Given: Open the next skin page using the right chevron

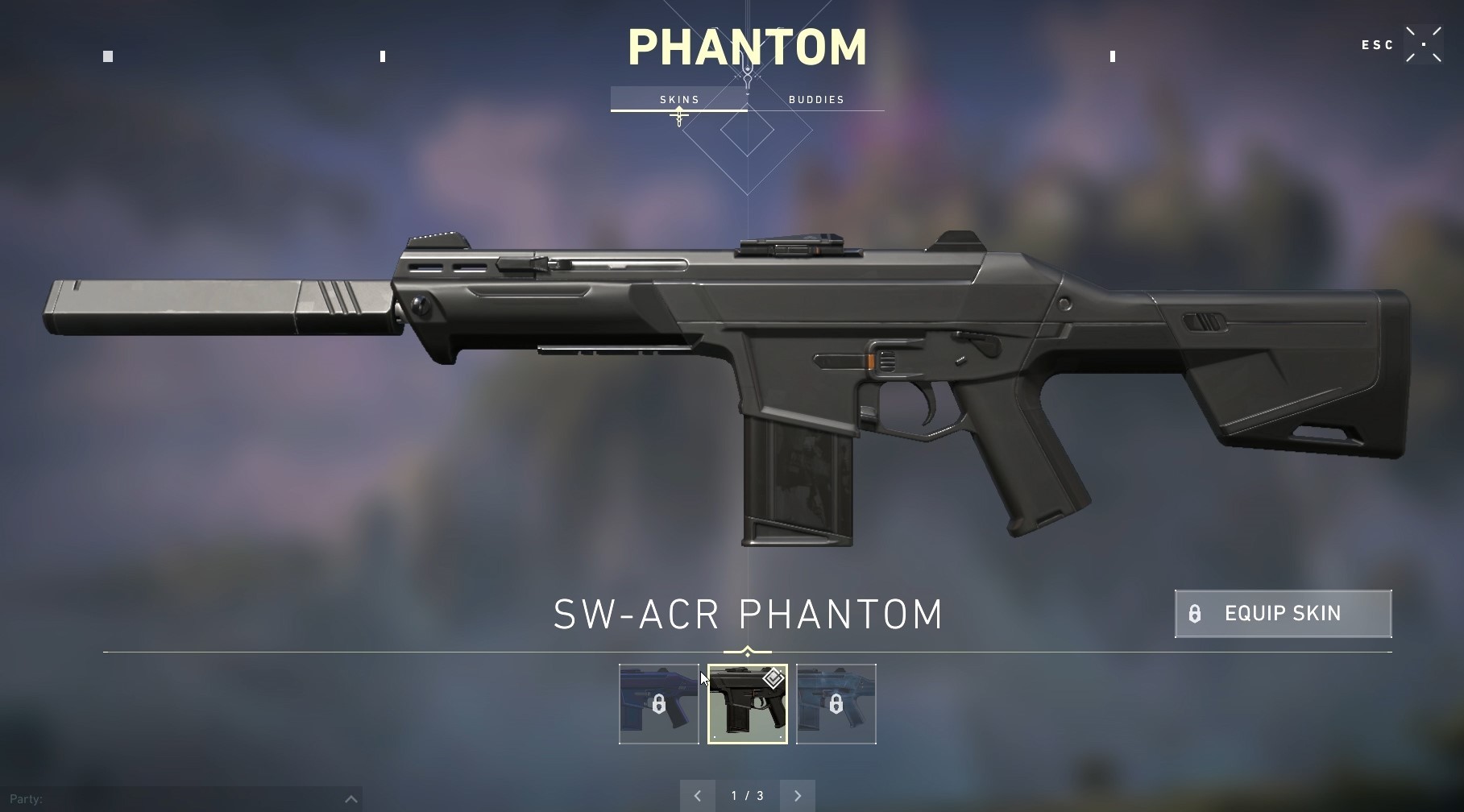Looking at the screenshot, I should pos(798,795).
